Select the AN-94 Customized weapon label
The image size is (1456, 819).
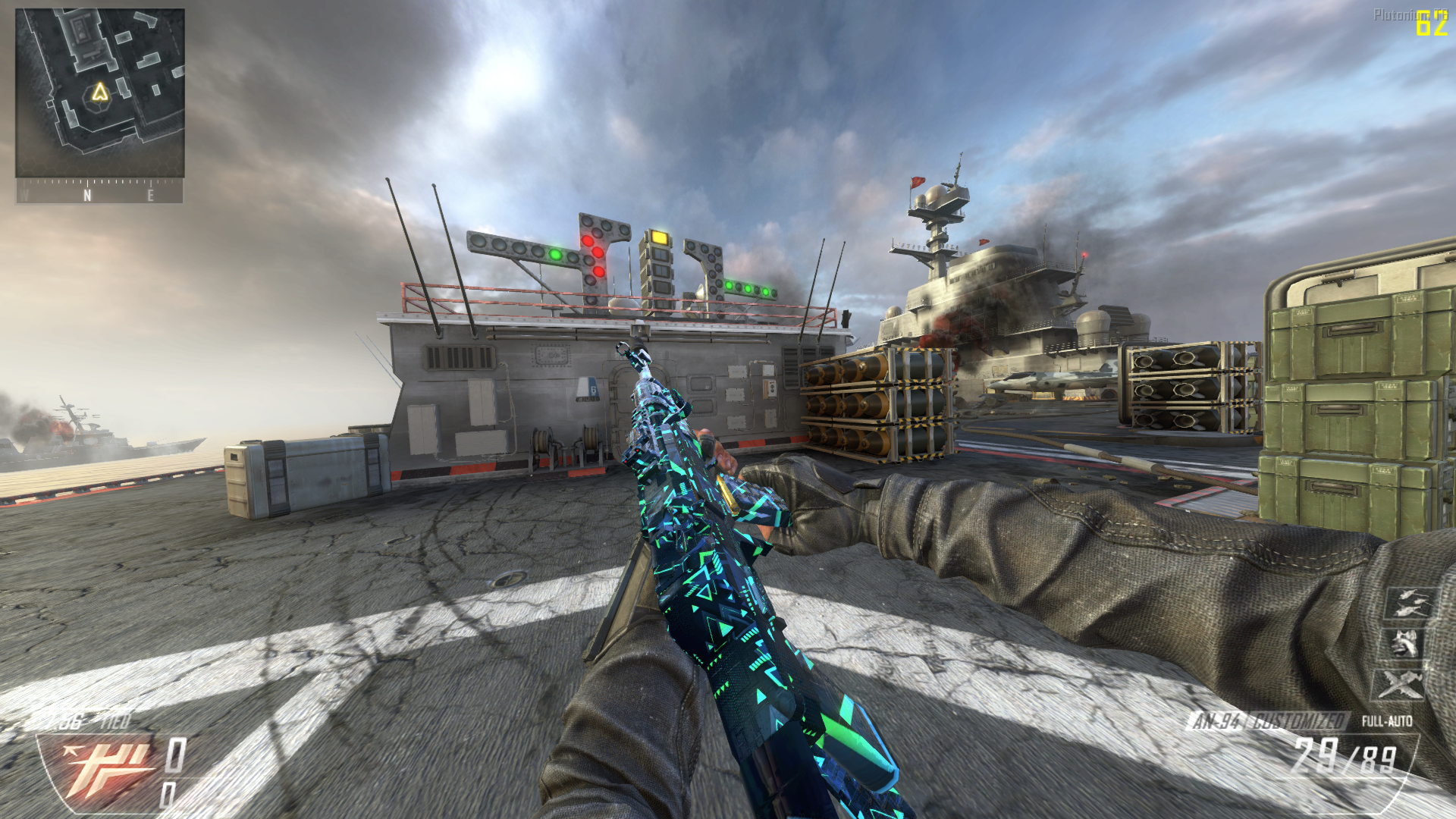(x=1268, y=721)
